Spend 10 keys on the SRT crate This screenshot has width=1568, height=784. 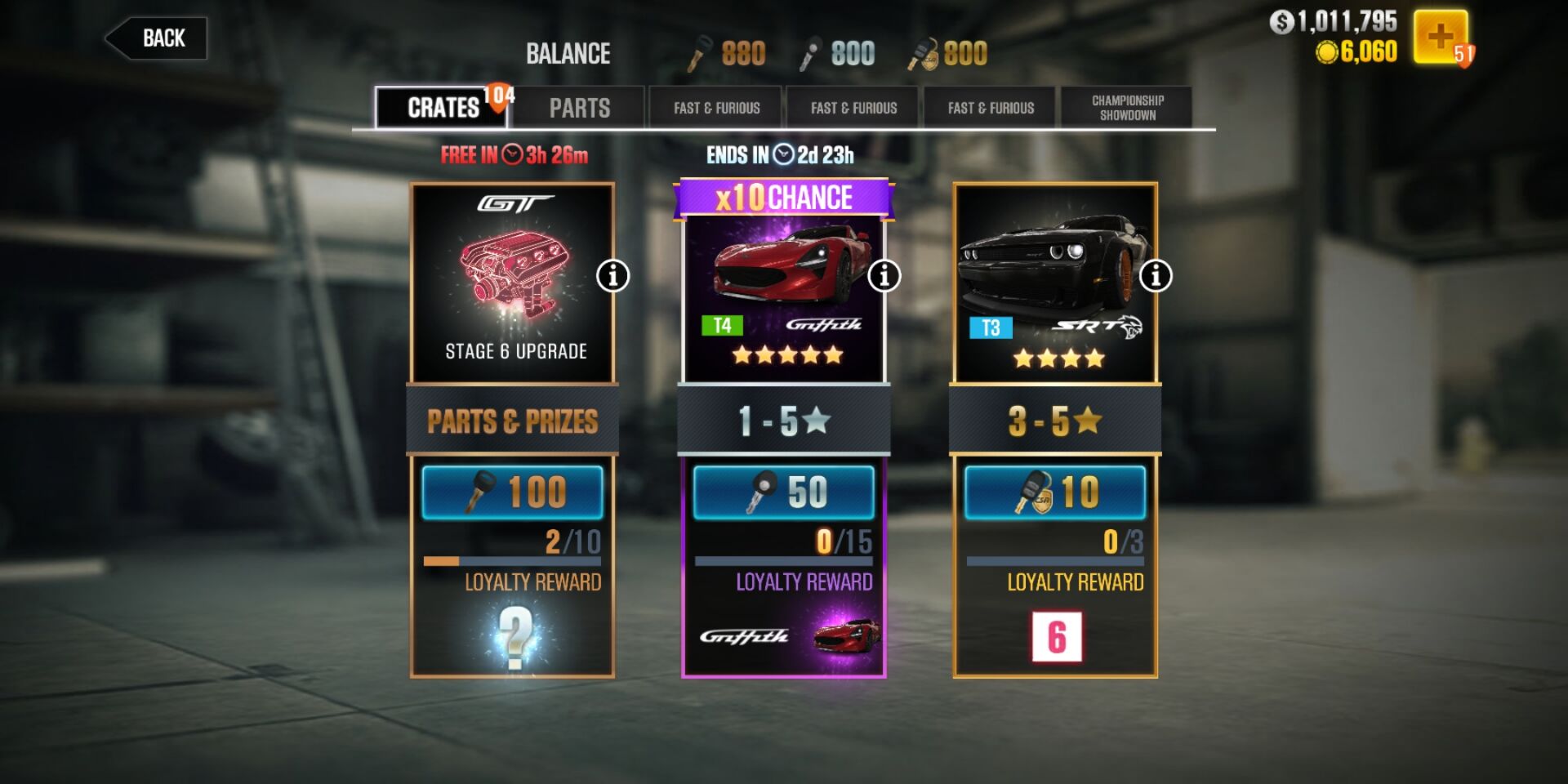tap(1054, 492)
